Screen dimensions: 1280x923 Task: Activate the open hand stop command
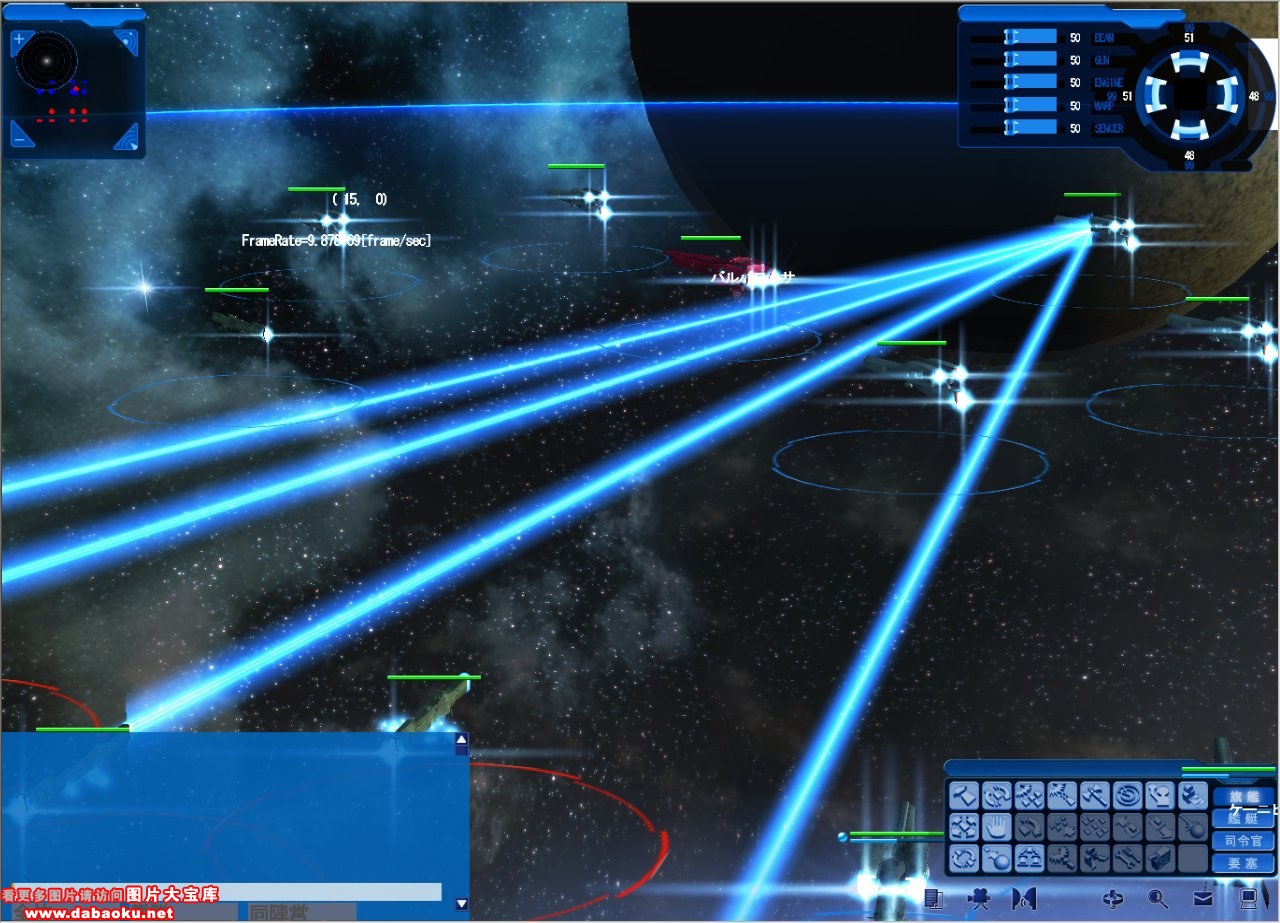click(x=996, y=827)
